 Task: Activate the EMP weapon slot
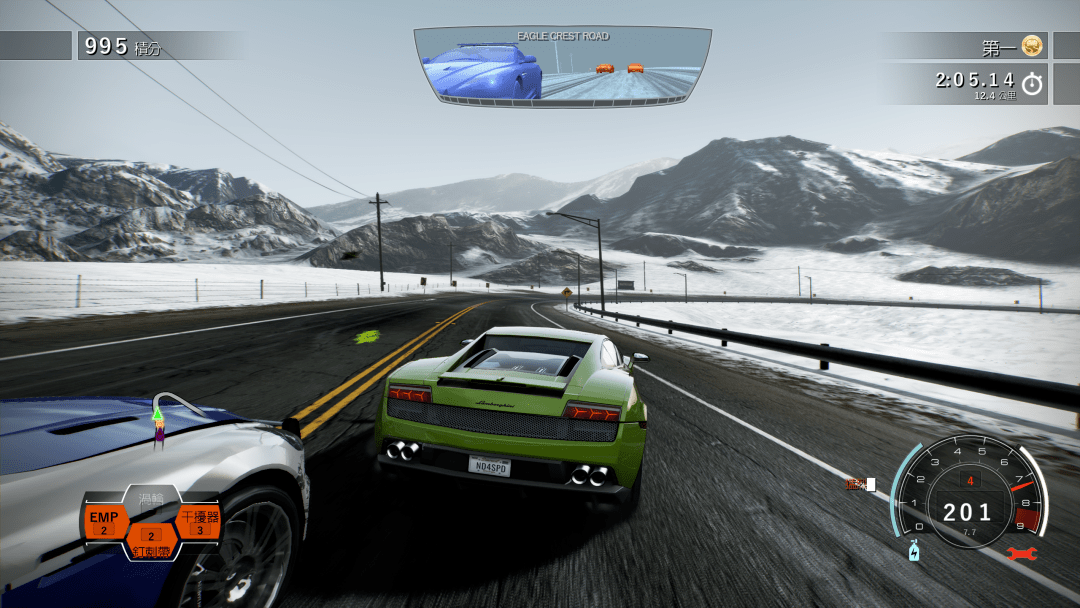103,521
